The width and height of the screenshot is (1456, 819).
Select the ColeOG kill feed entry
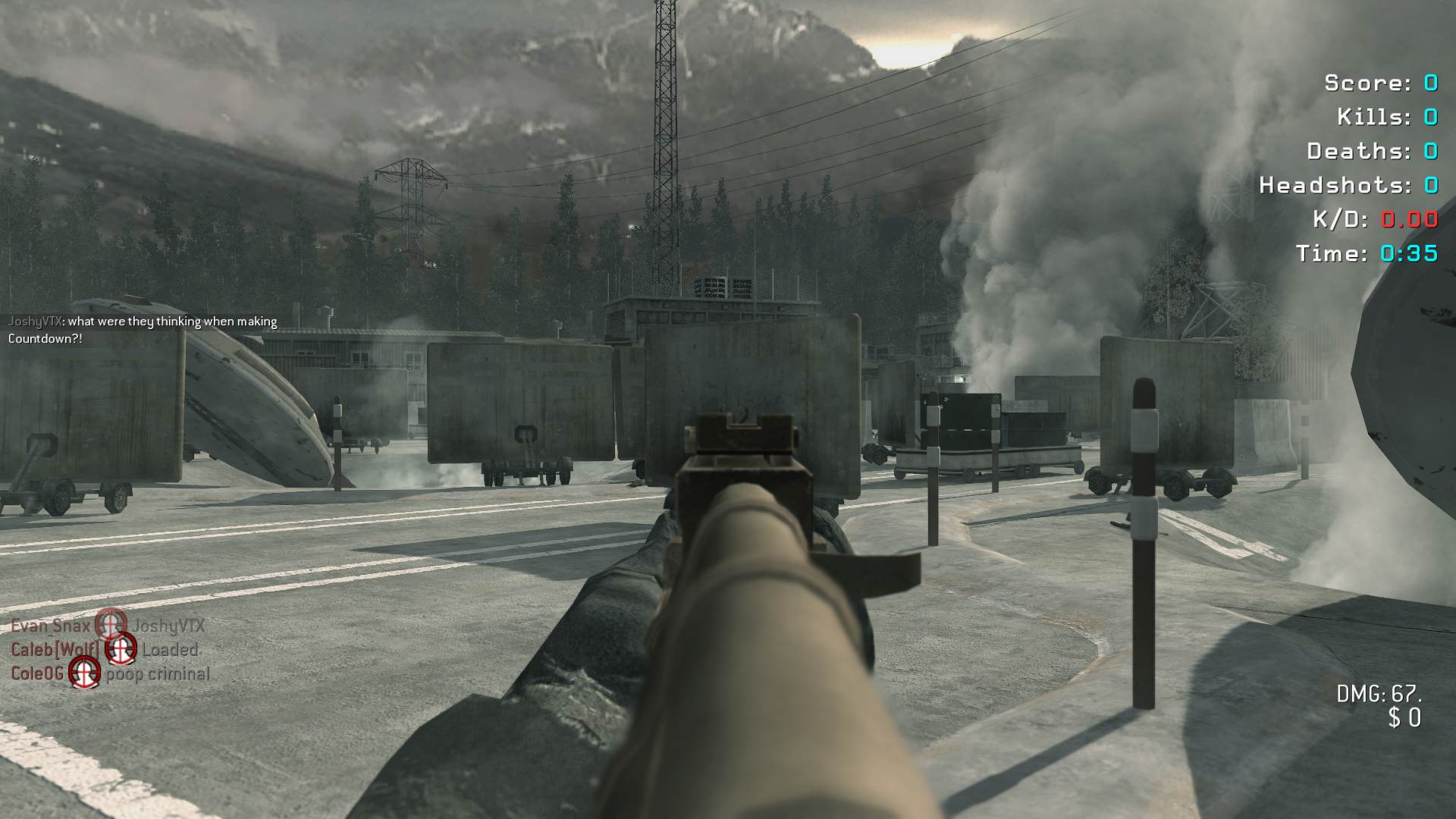click(110, 673)
